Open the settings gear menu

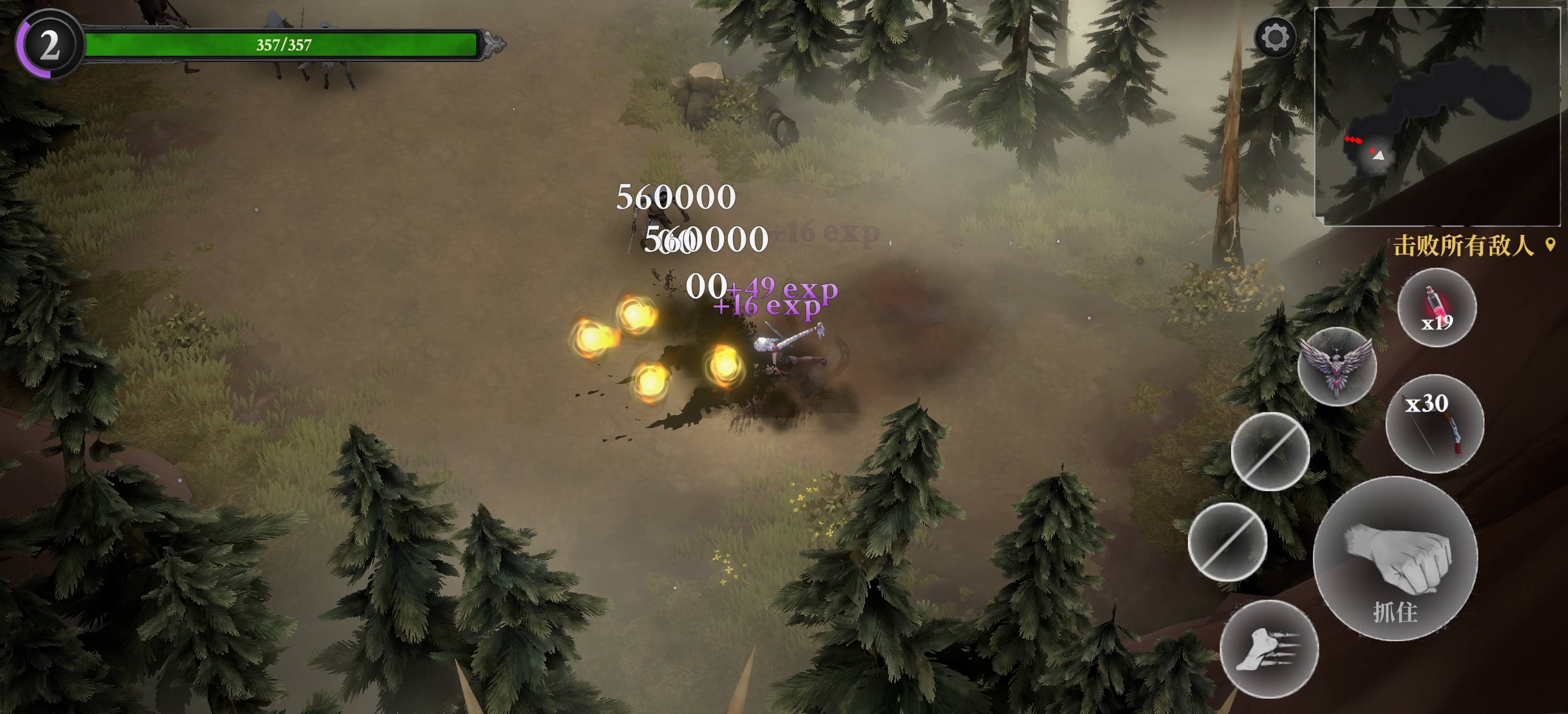coord(1275,38)
